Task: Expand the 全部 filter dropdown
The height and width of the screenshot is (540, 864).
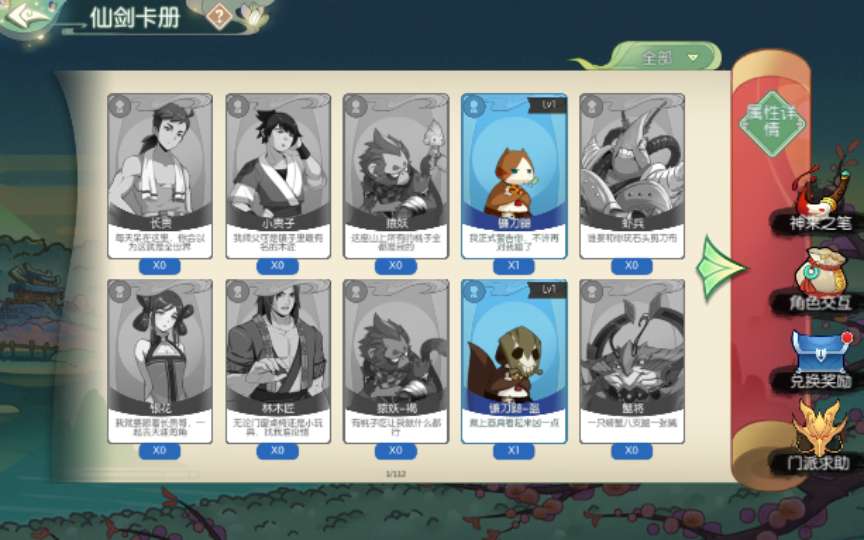Action: [668, 57]
